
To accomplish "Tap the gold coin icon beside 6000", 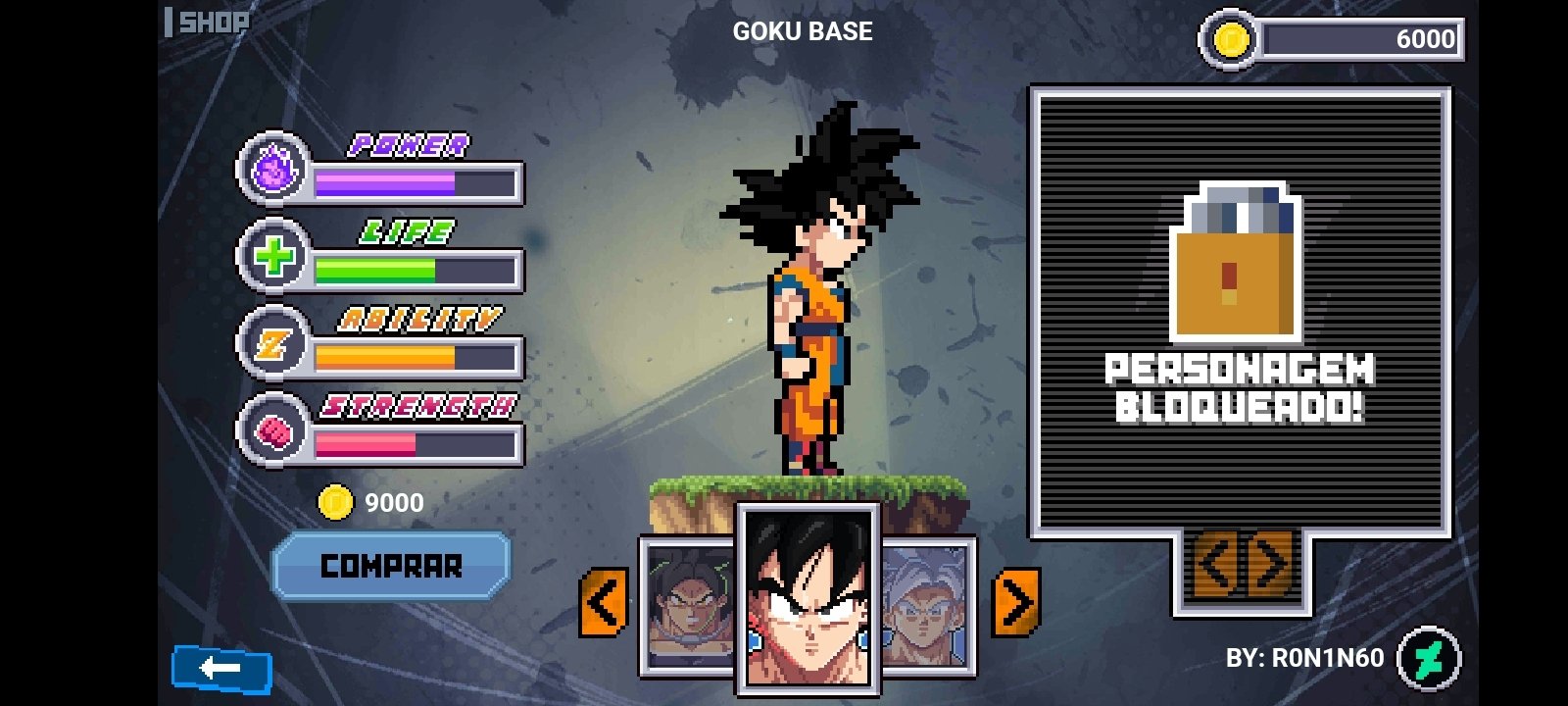I will pyautogui.click(x=1231, y=40).
